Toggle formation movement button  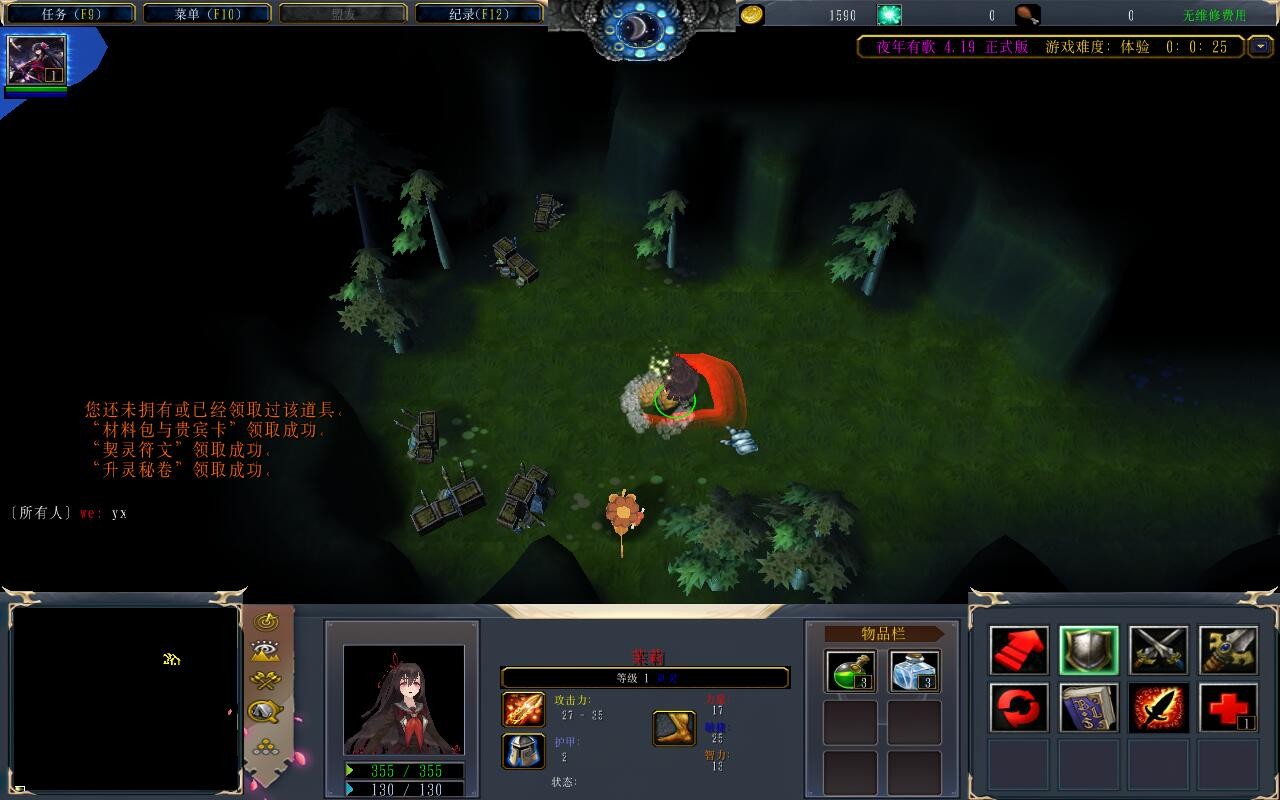click(x=266, y=745)
